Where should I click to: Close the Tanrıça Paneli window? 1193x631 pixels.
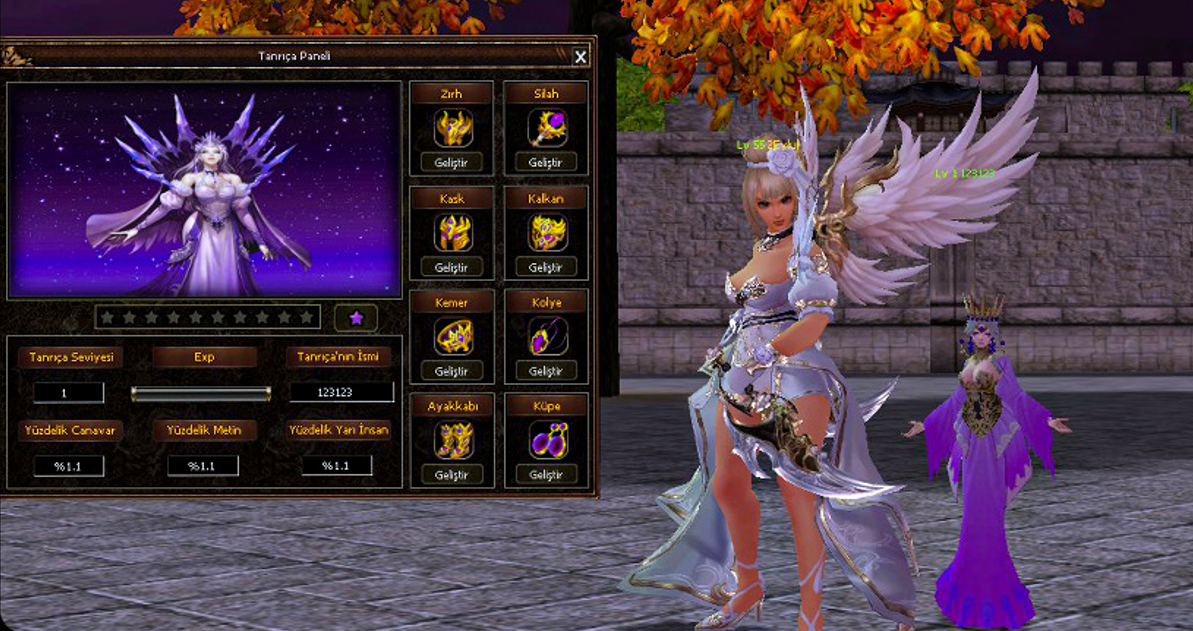(581, 58)
